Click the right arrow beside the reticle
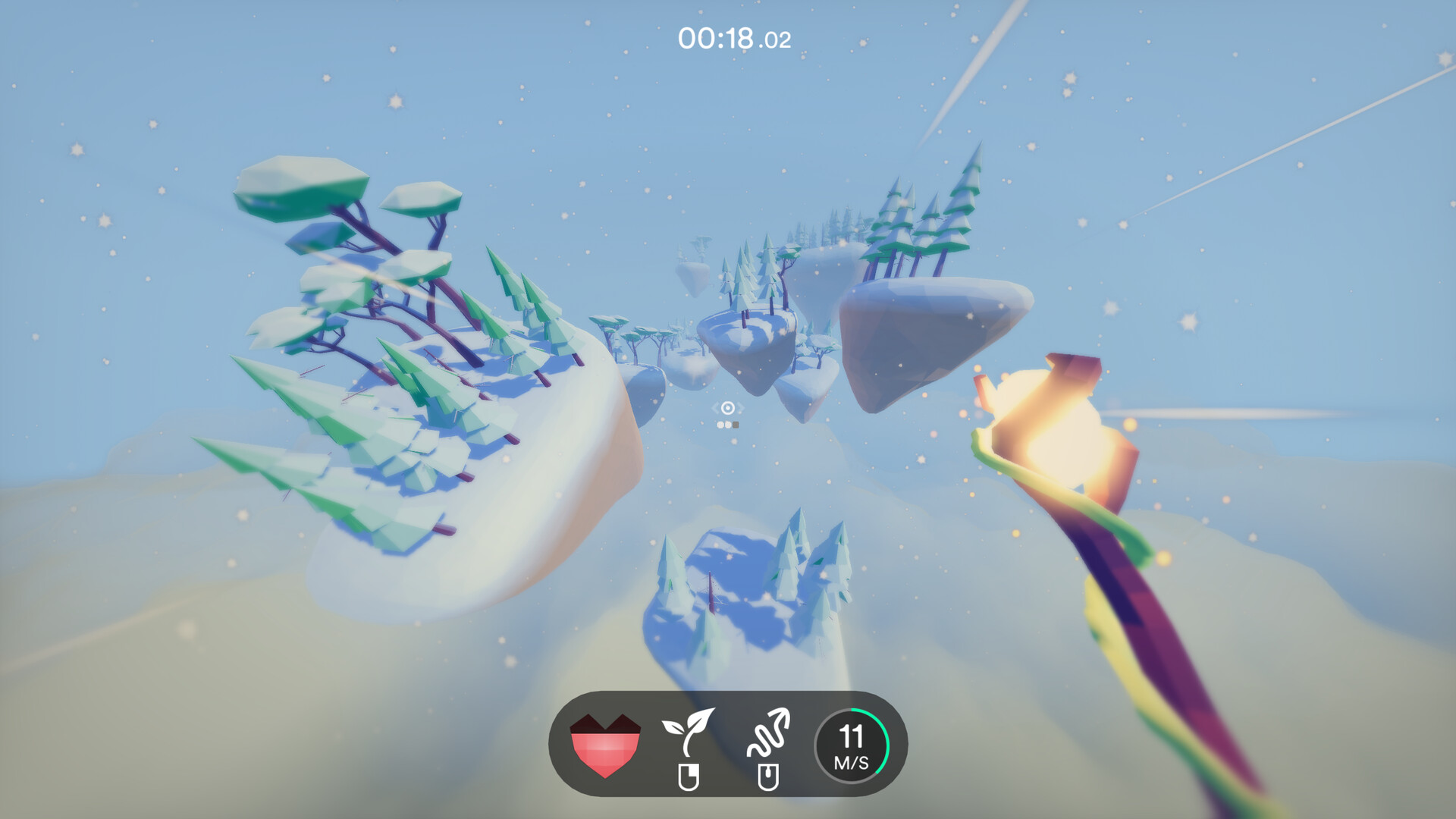 (740, 408)
